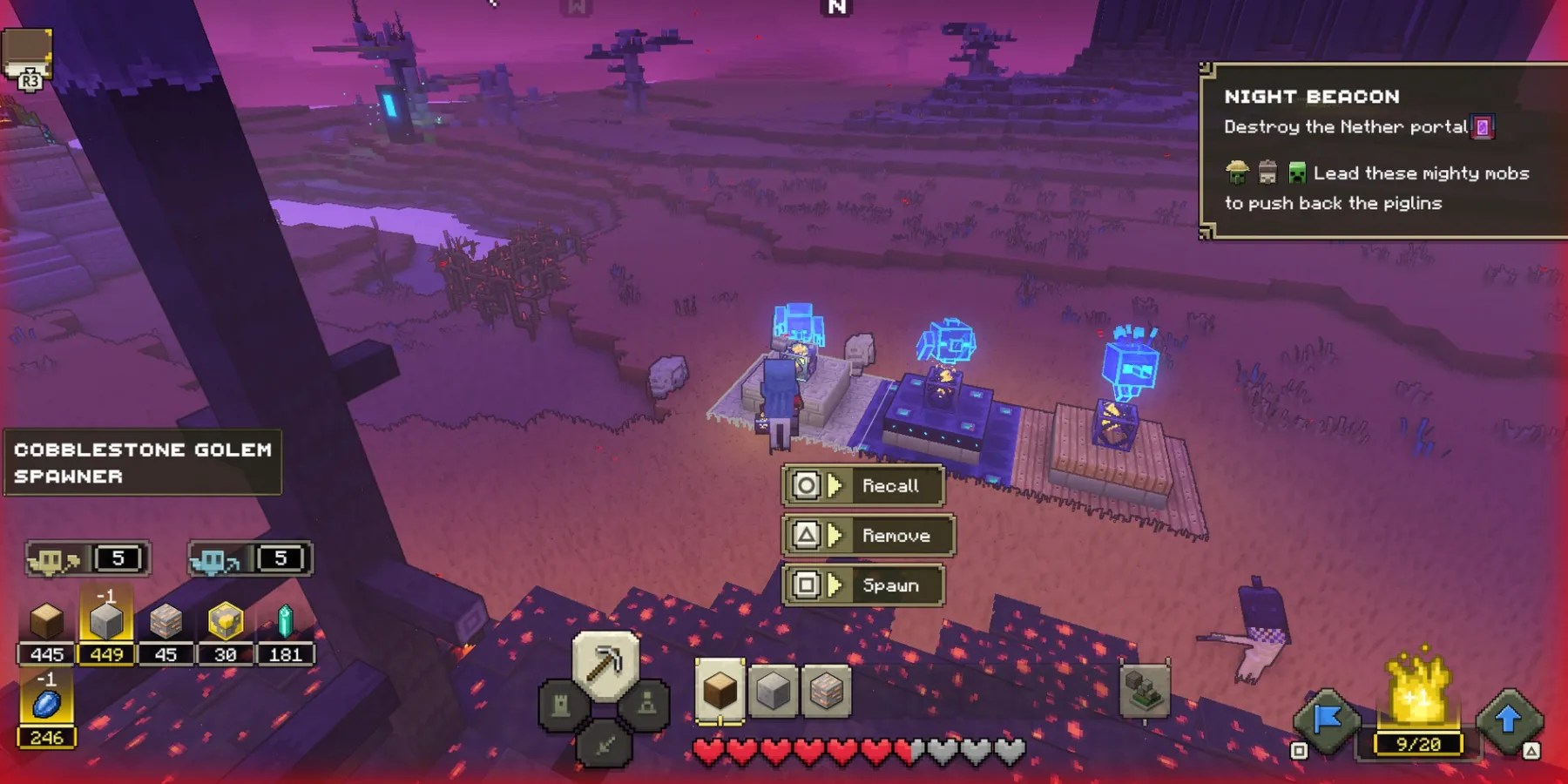
Task: Spawn a cobblestone golem
Action: pos(864,585)
